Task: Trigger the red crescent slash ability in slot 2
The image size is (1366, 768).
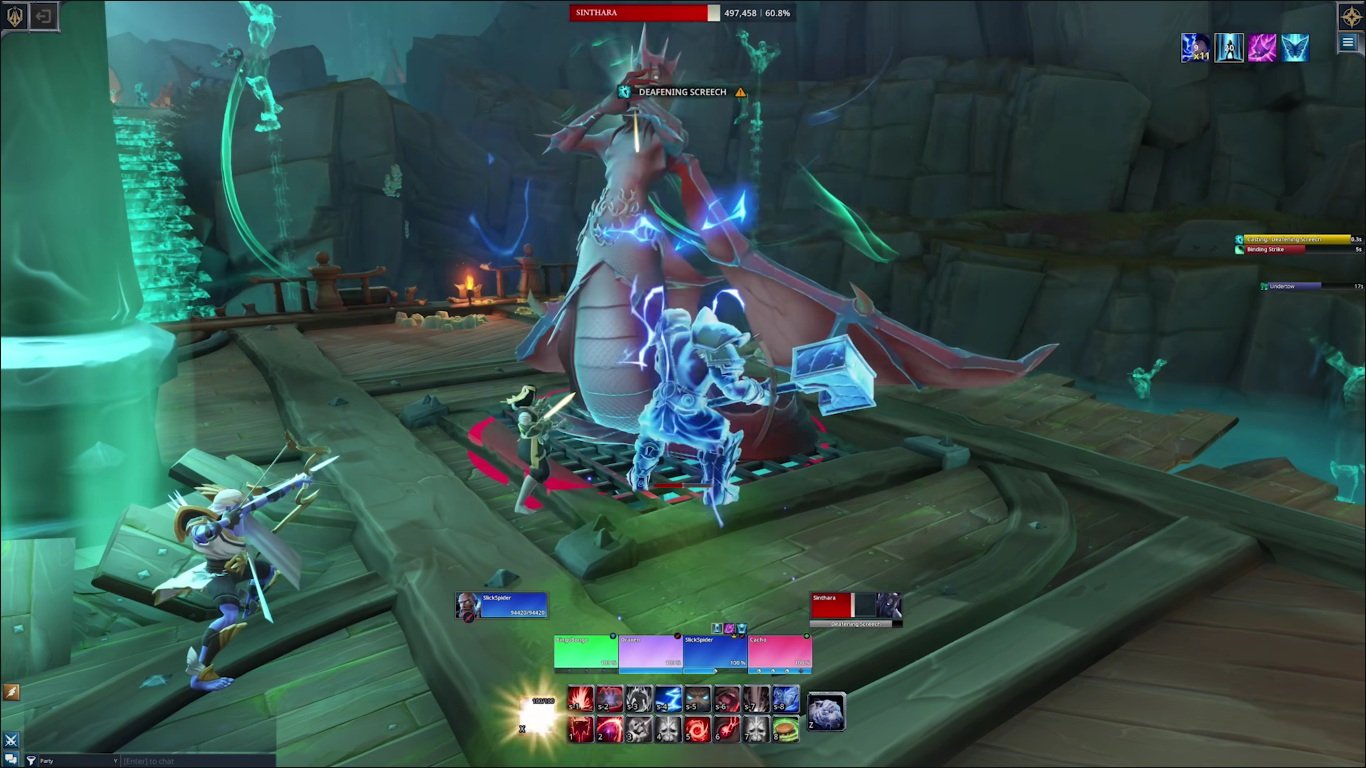Action: (x=610, y=729)
